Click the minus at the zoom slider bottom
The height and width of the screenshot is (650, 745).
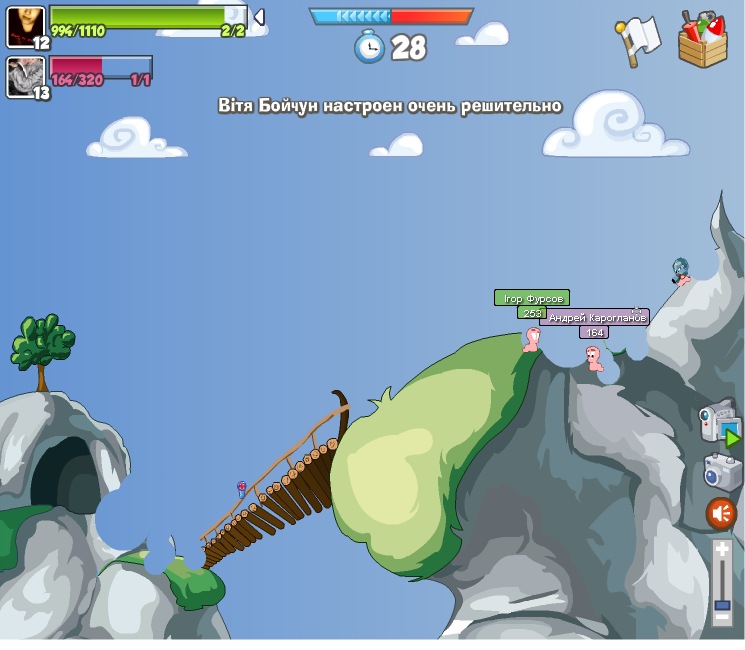point(722,617)
